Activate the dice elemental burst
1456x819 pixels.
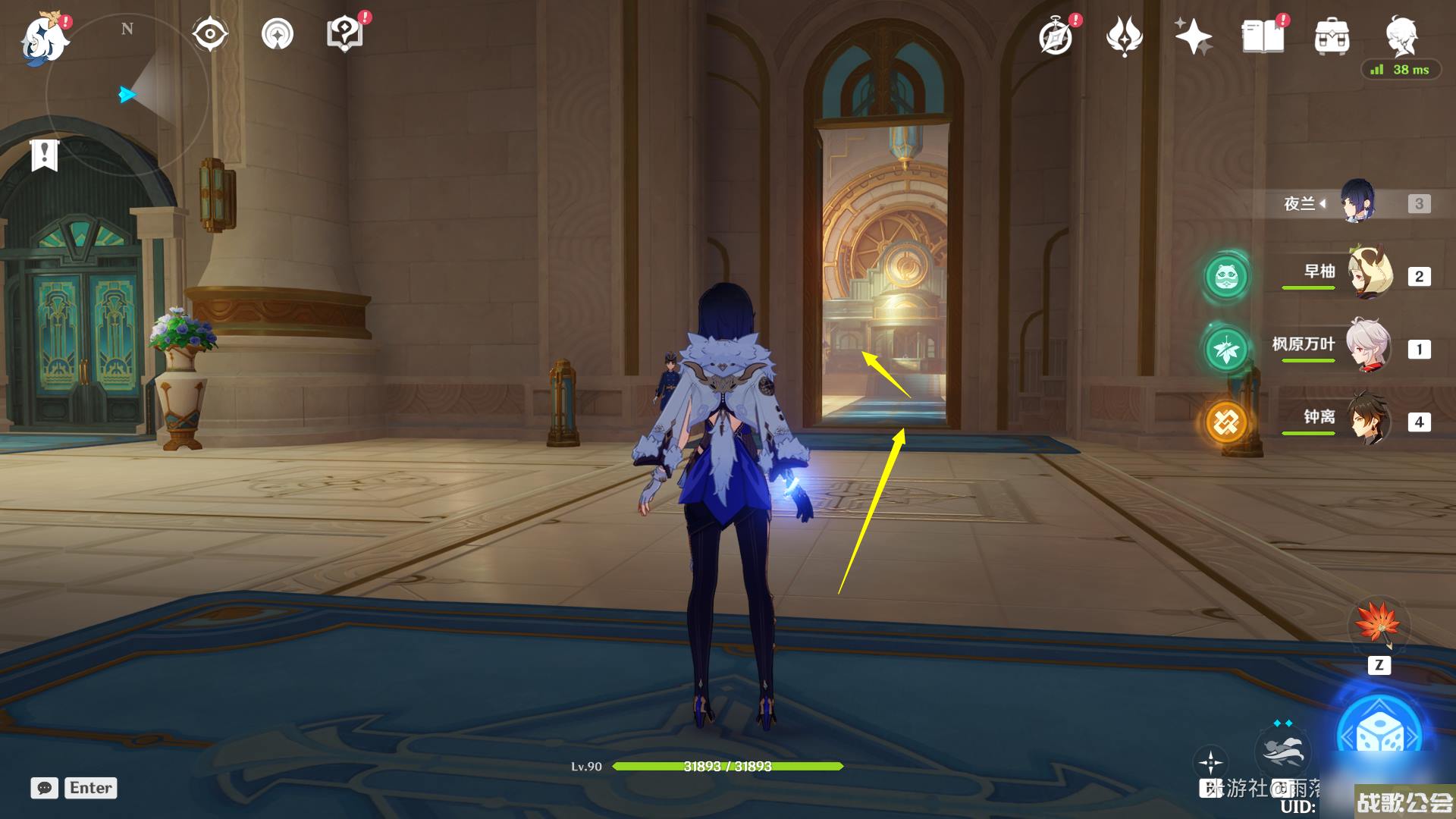(1379, 734)
